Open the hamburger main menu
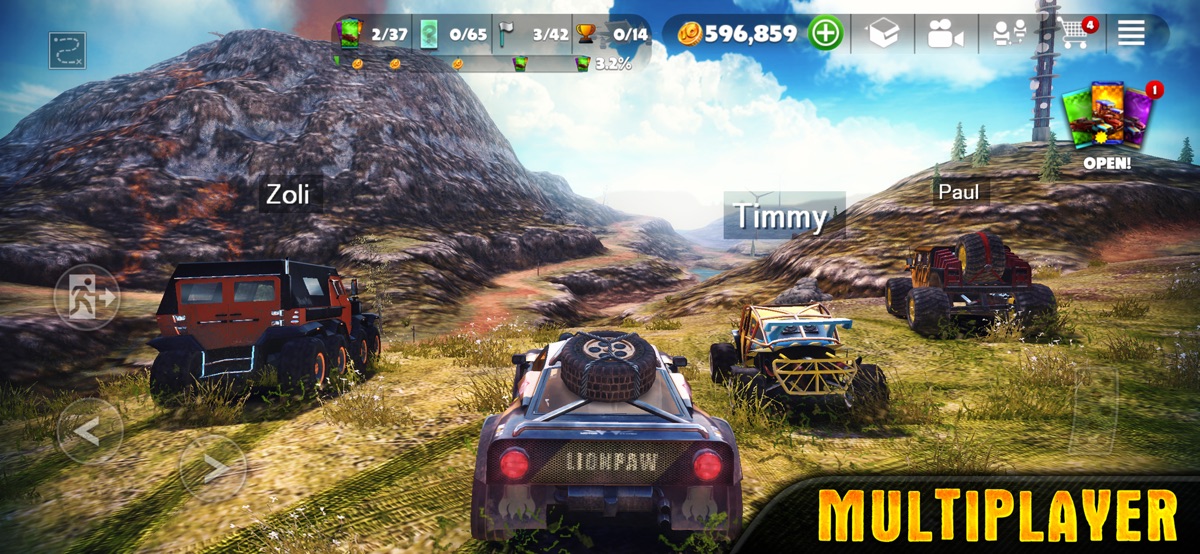Image resolution: width=1200 pixels, height=554 pixels. pos(1131,34)
